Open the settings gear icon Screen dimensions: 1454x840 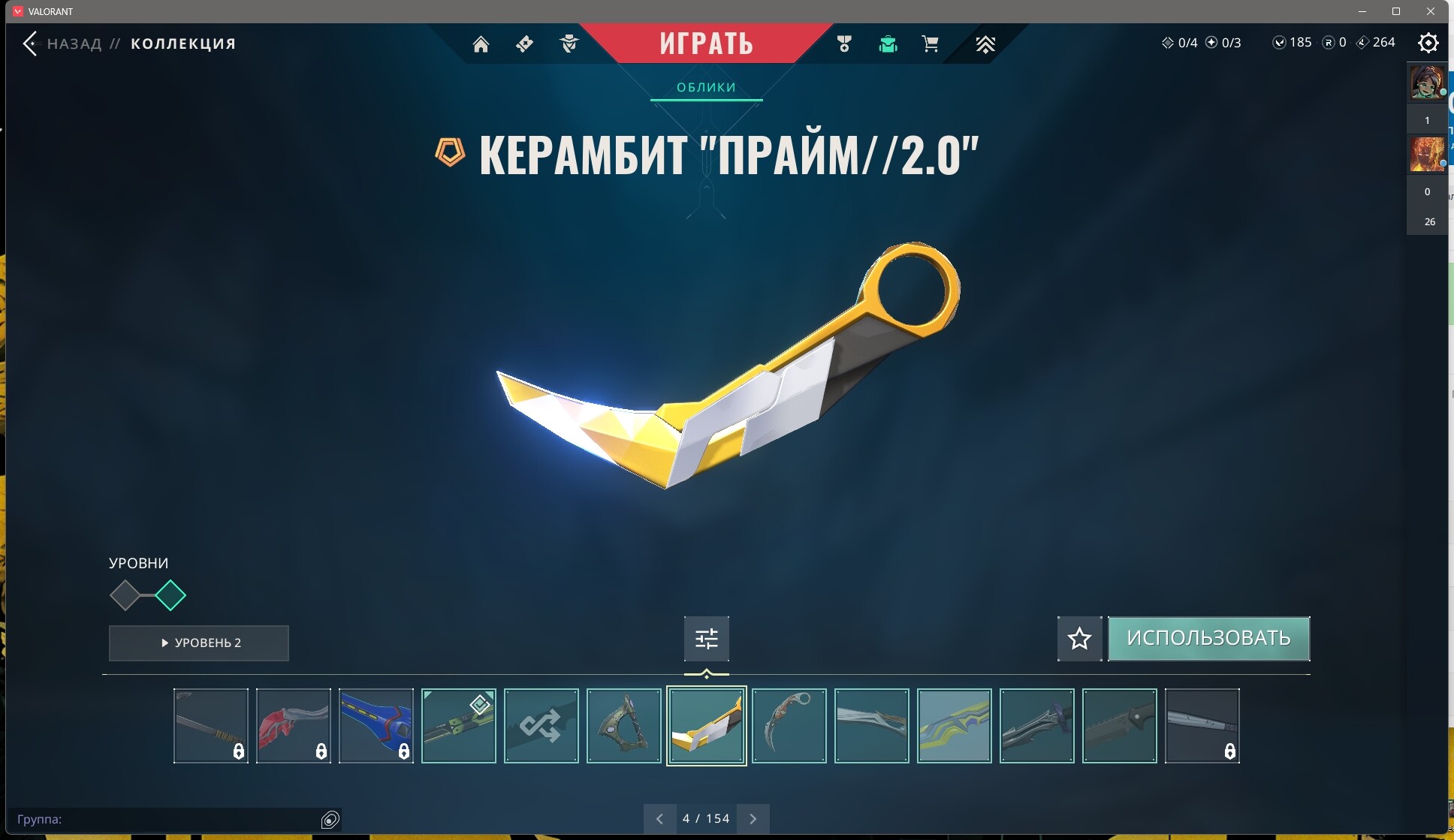pos(1428,44)
